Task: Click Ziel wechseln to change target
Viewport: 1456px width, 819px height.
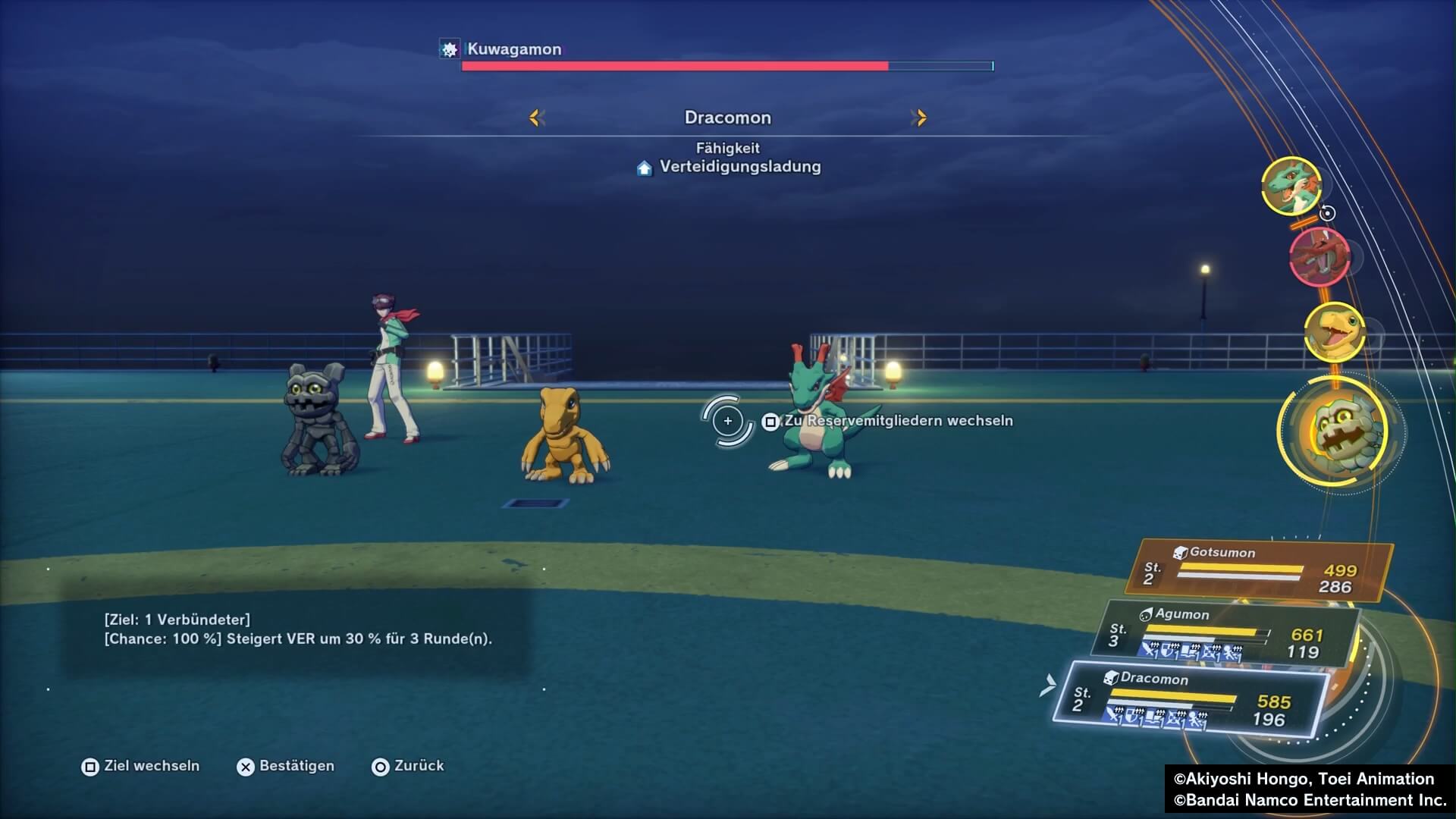Action: [141, 766]
